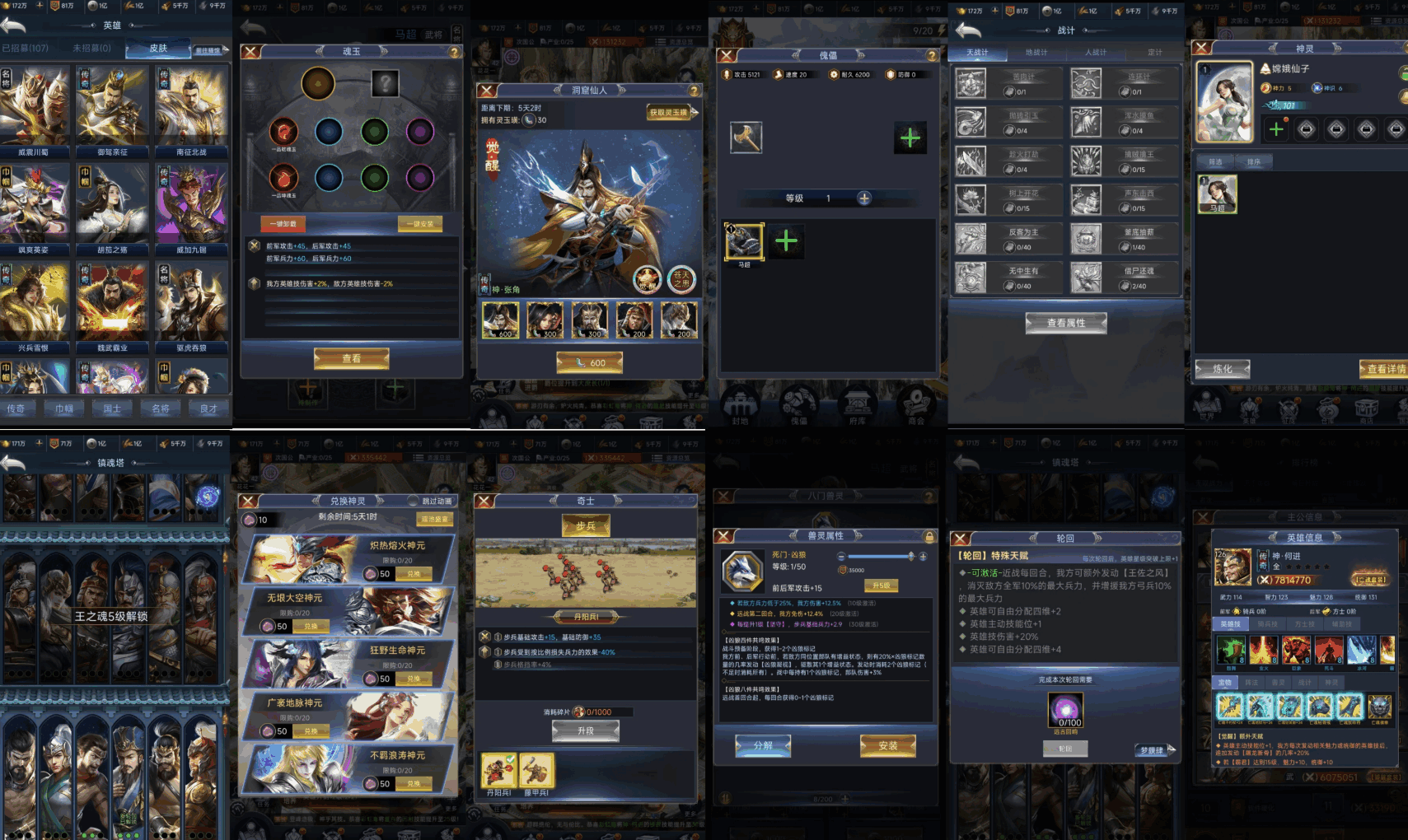The image size is (1408, 840).
Task: Exchange for the 炽热熔火神元 reward
Action: pyautogui.click(x=414, y=574)
